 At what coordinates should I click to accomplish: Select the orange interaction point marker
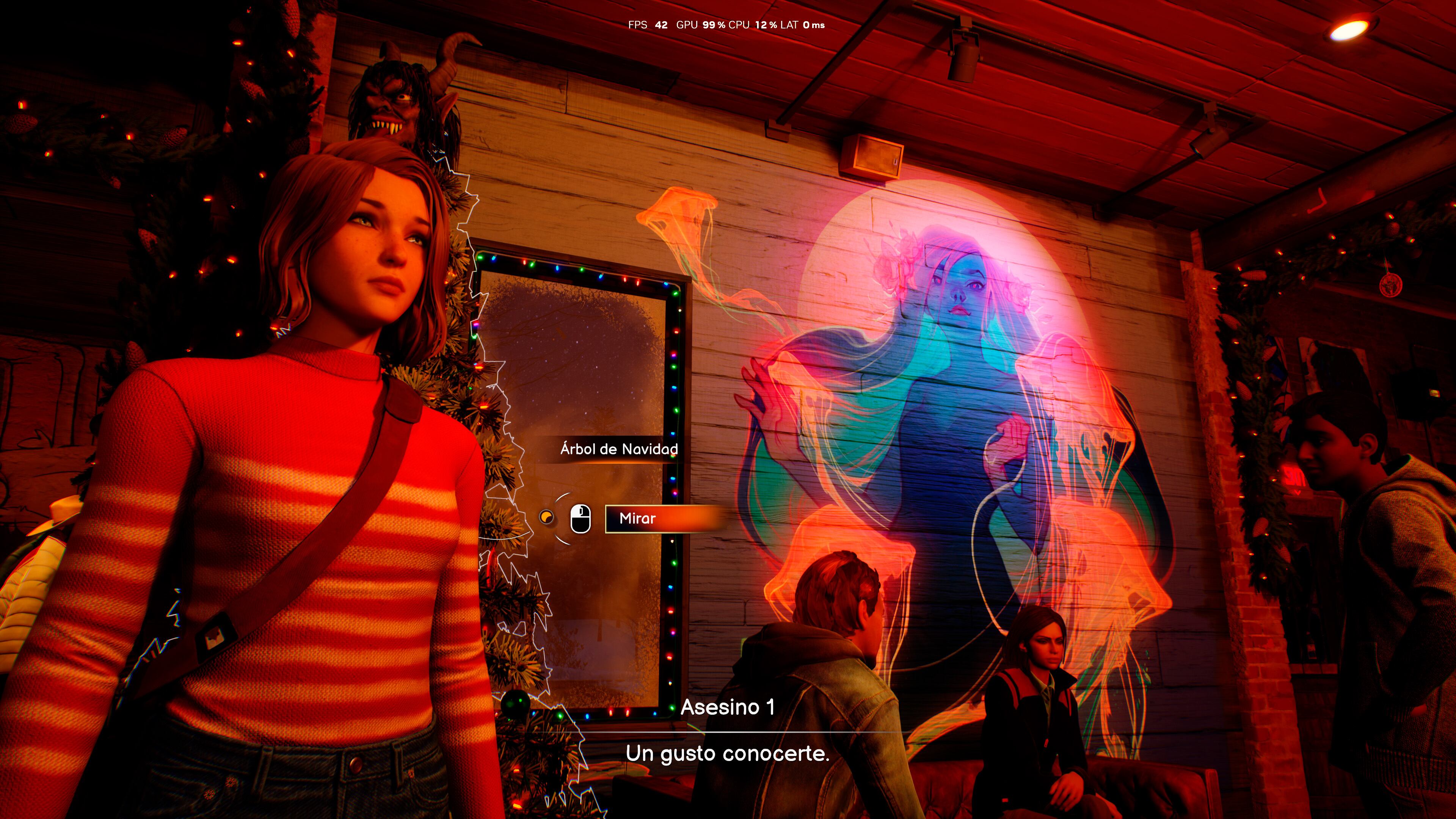546,517
